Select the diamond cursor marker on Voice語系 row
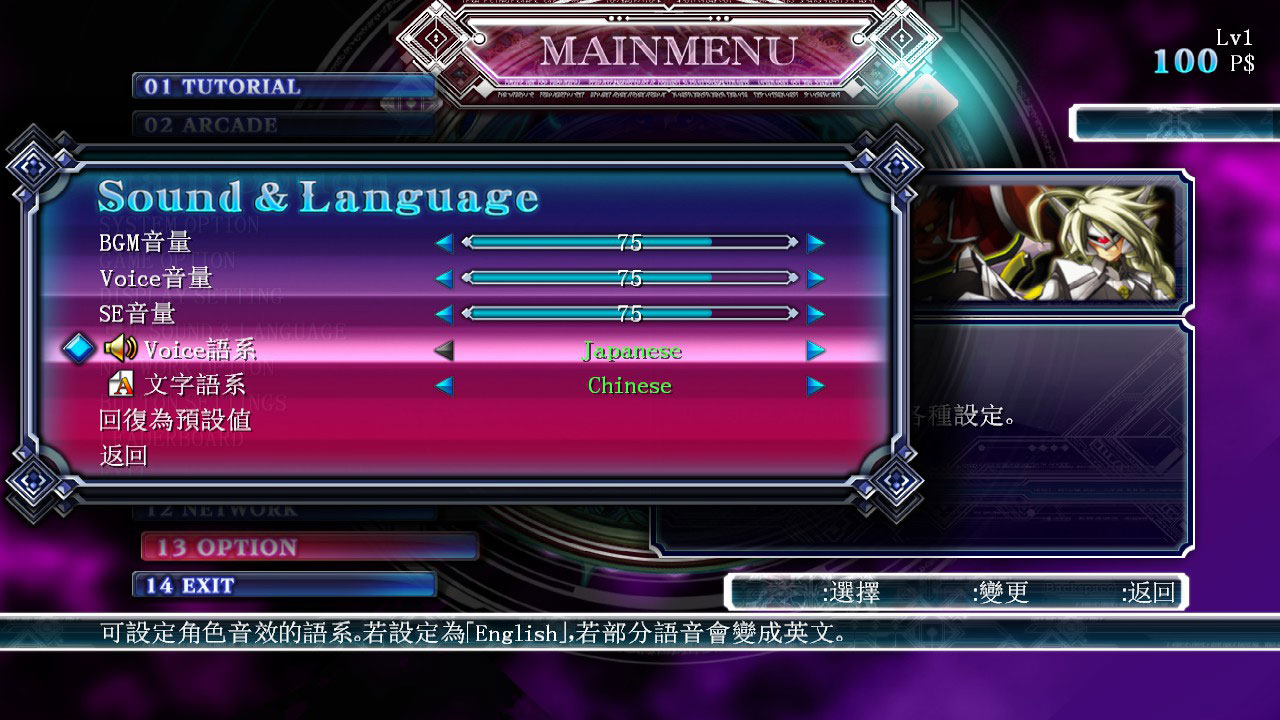This screenshot has height=720, width=1280. coord(78,350)
